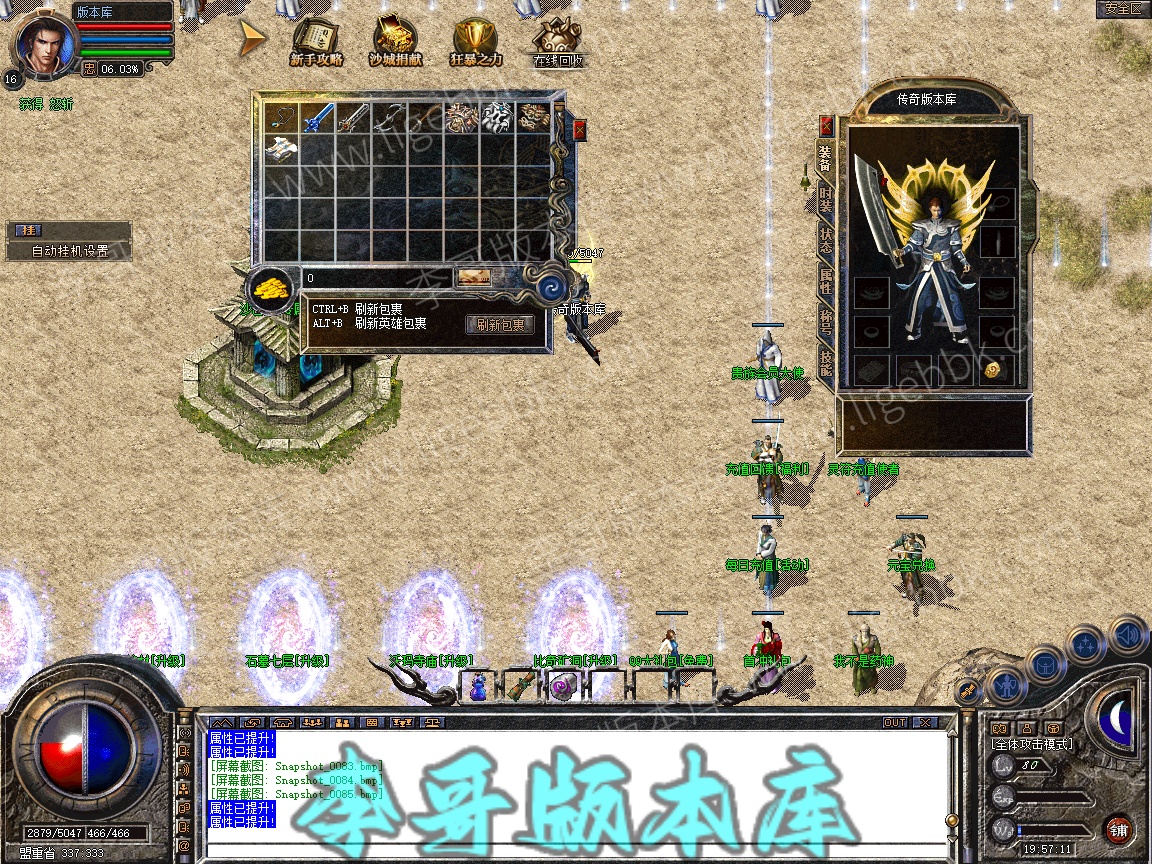Viewport: 1152px width, 864px height.
Task: Select the blue sword in the bag
Action: 317,117
